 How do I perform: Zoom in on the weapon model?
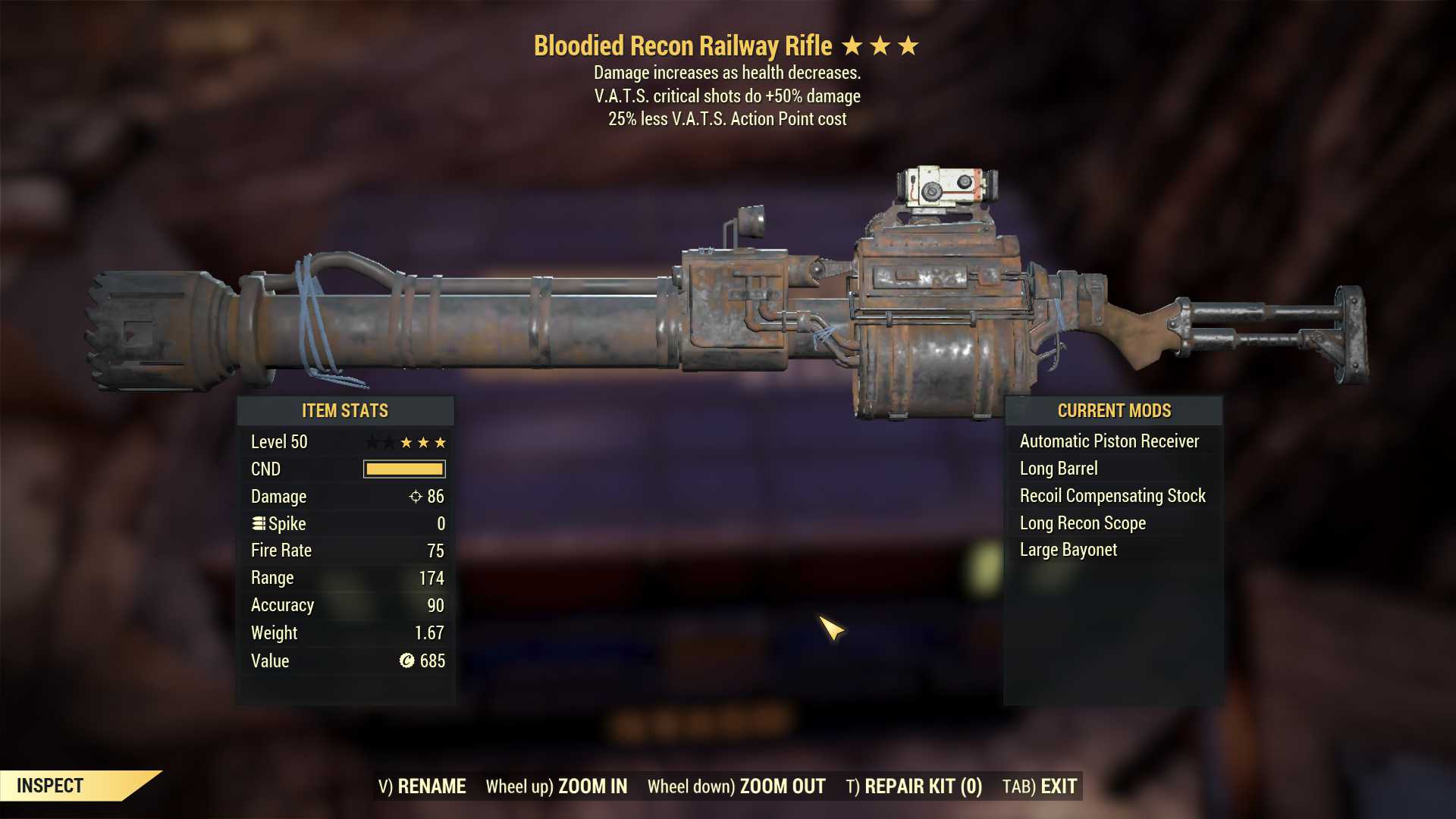pos(557,786)
